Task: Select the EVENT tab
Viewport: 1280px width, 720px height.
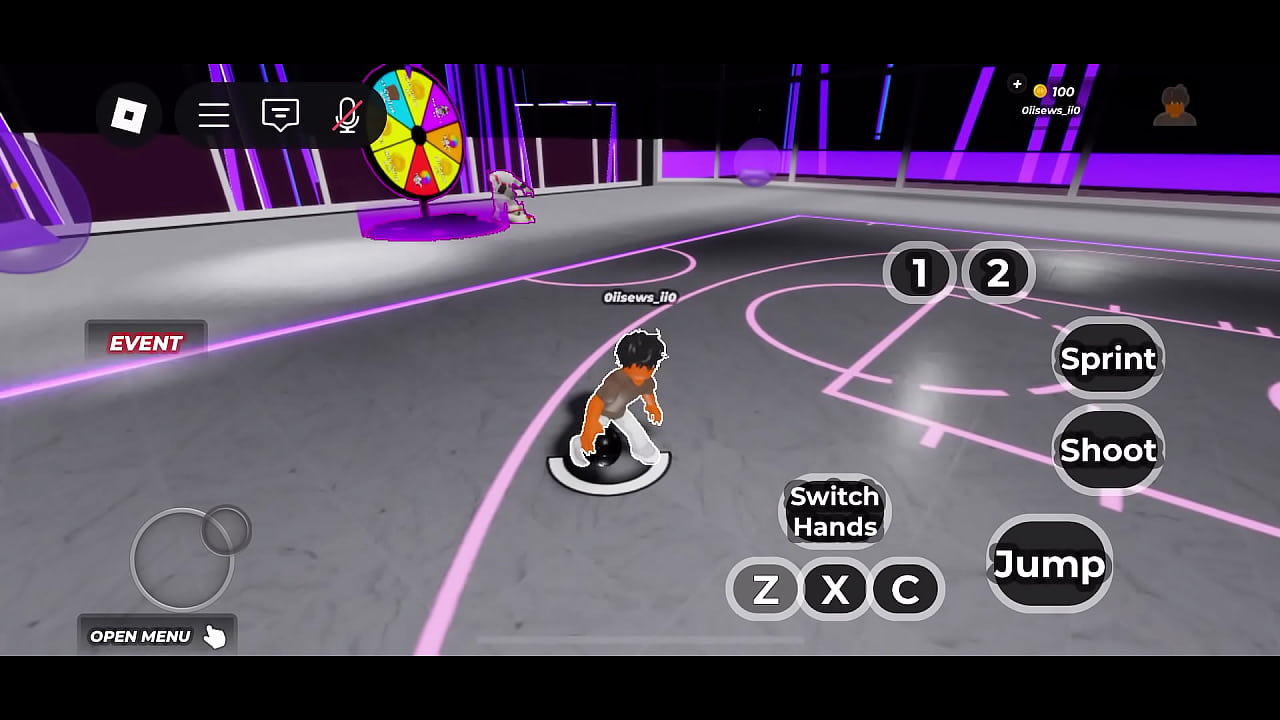Action: click(146, 343)
